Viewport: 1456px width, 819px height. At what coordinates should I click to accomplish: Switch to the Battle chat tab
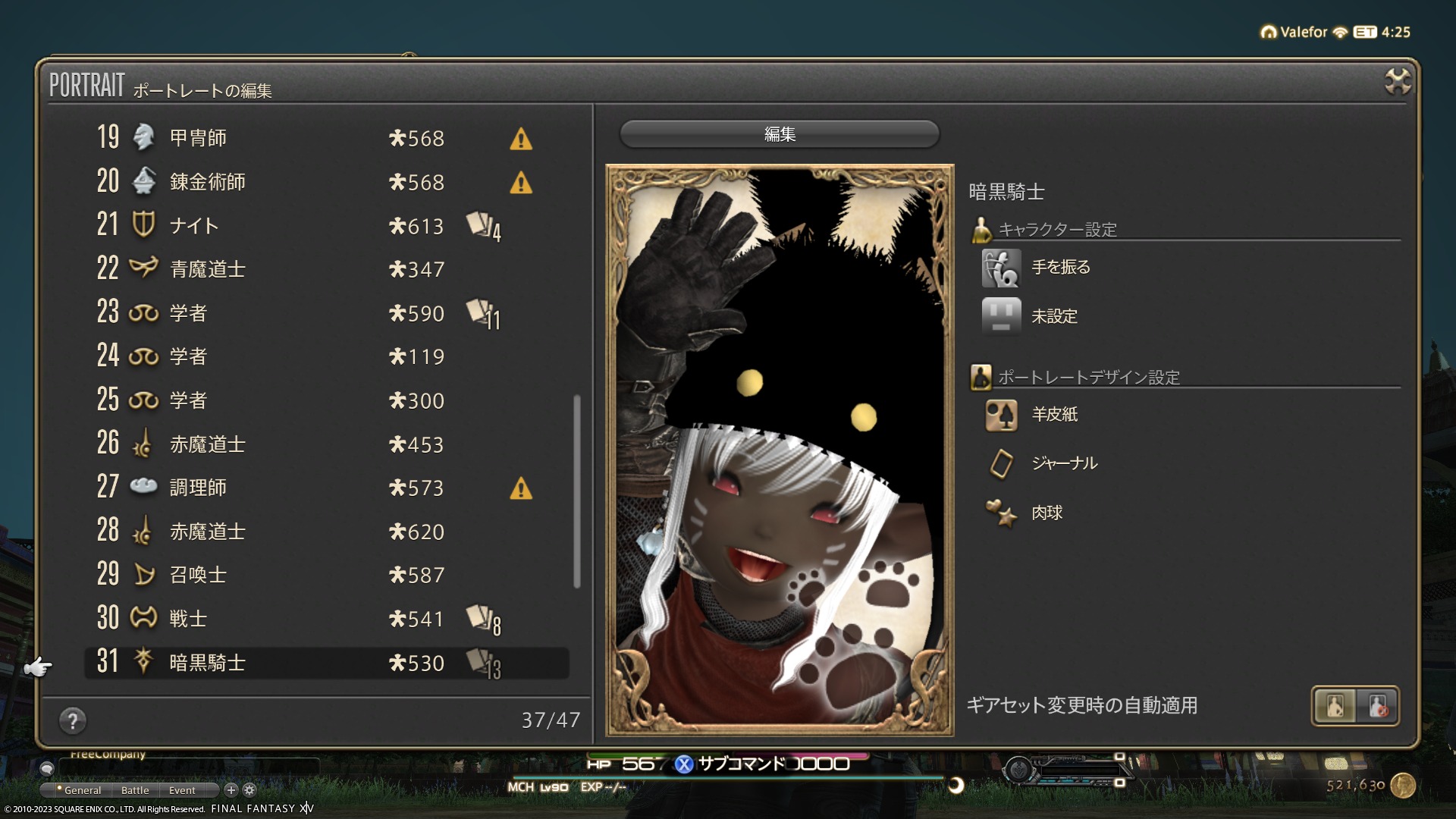click(135, 790)
